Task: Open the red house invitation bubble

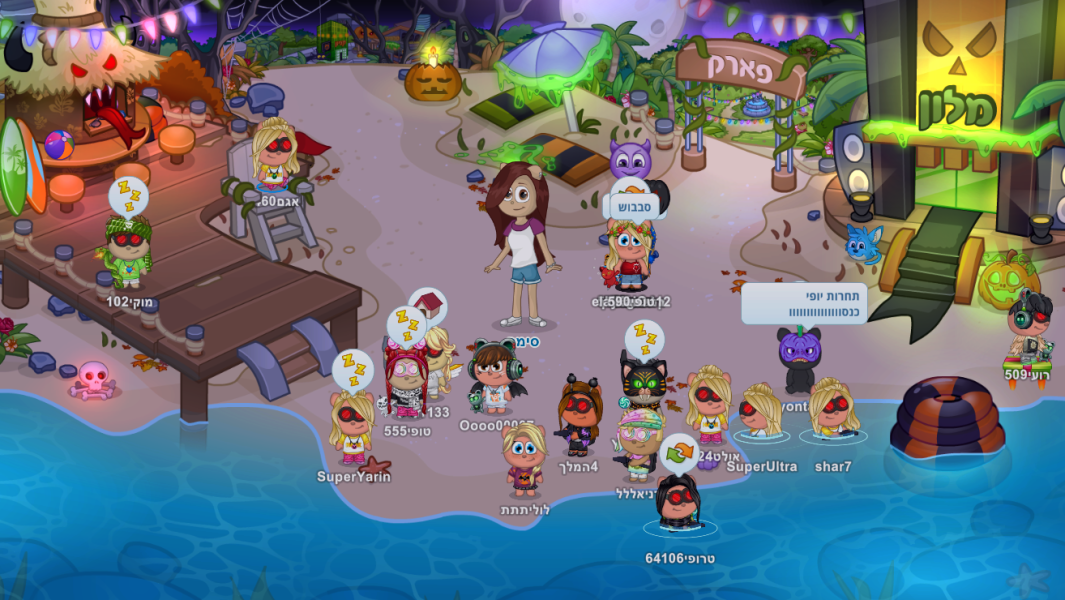Action: [x=430, y=304]
